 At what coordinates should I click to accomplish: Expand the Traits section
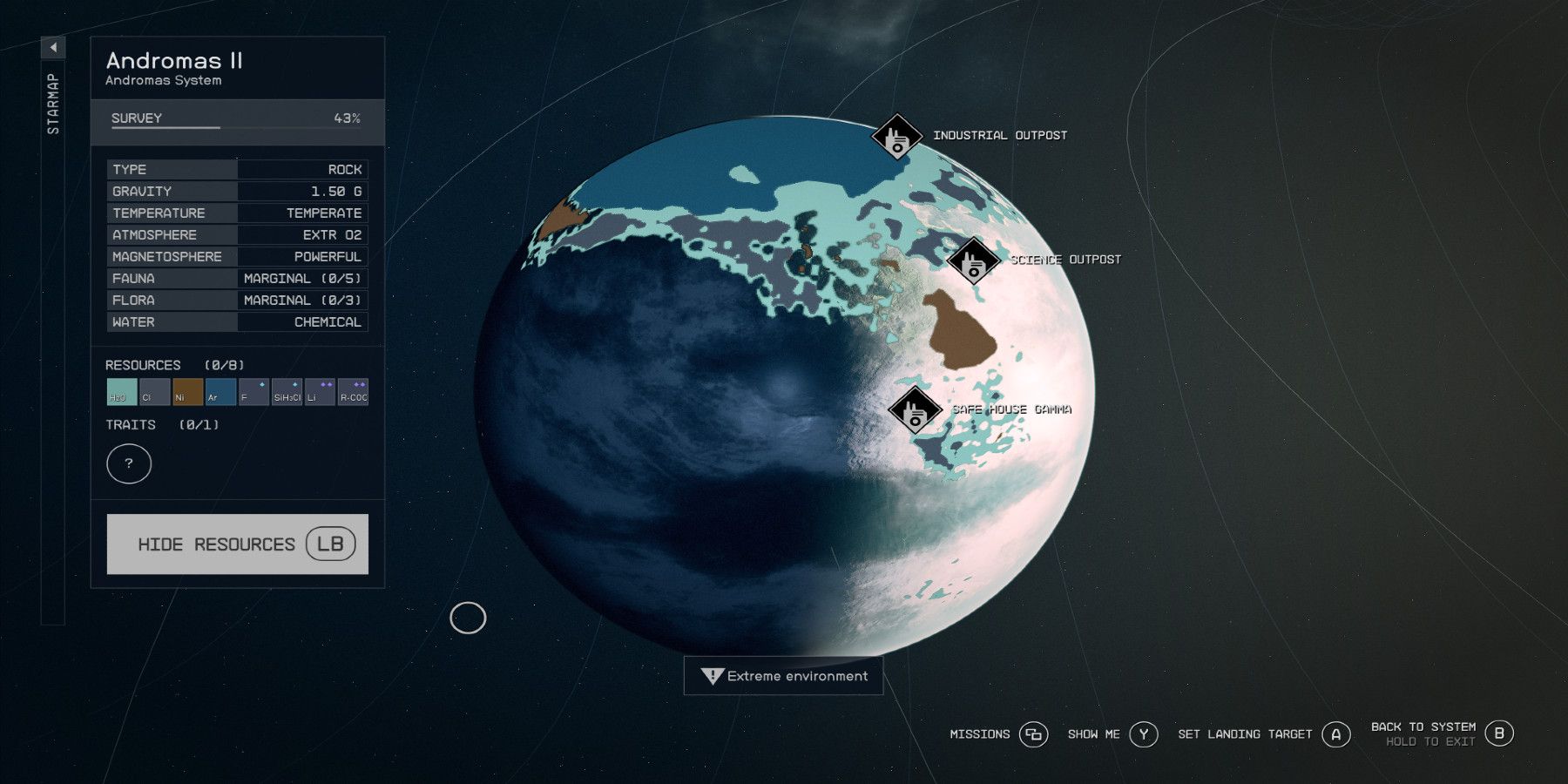129,425
